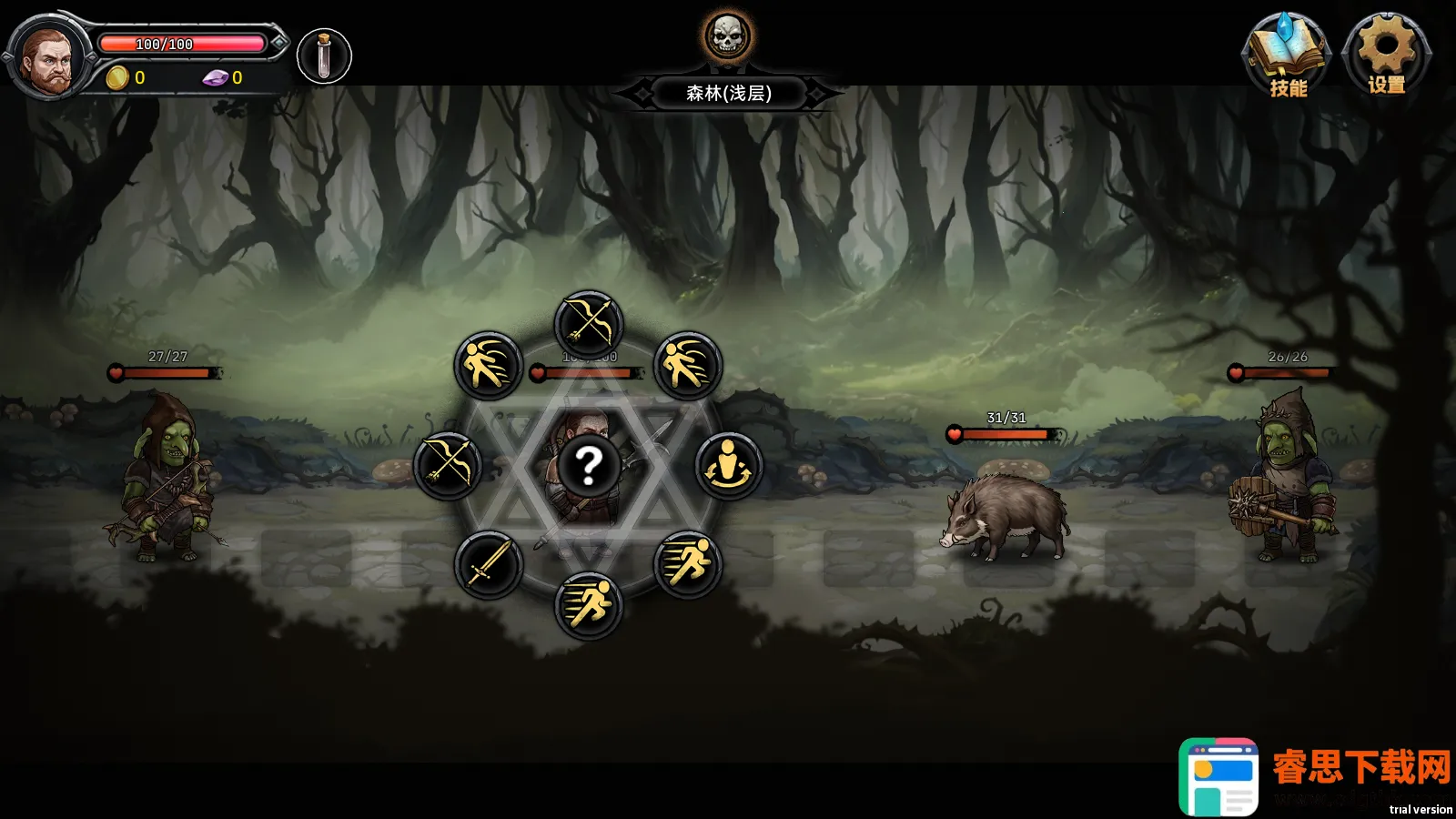Screen dimensions: 1456x819
Task: Click the skull emblem above the stage name
Action: click(727, 36)
